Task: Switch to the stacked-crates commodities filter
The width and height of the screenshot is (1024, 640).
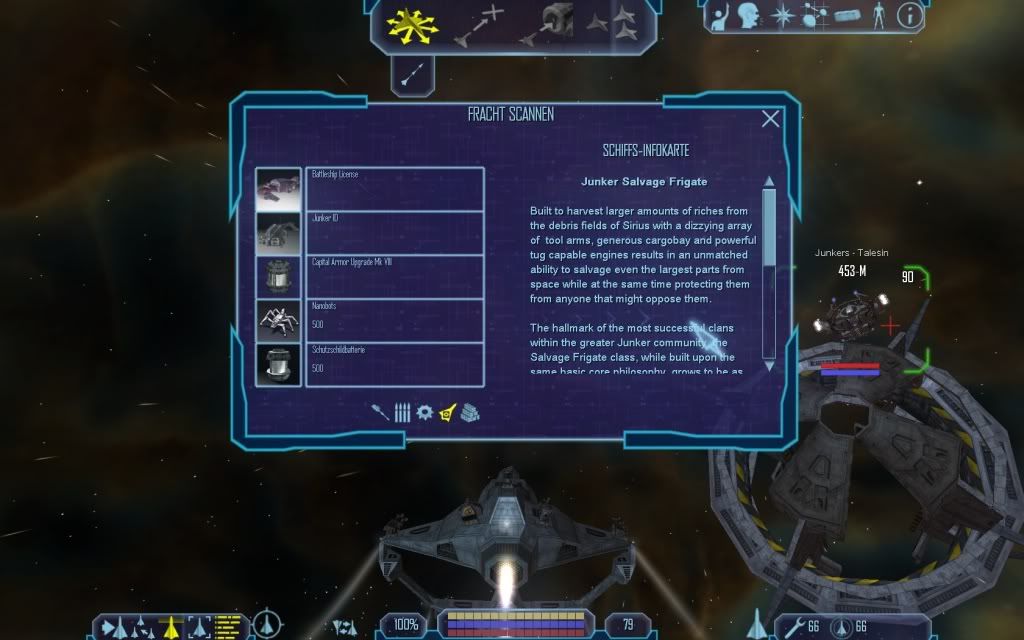Action: 471,412
